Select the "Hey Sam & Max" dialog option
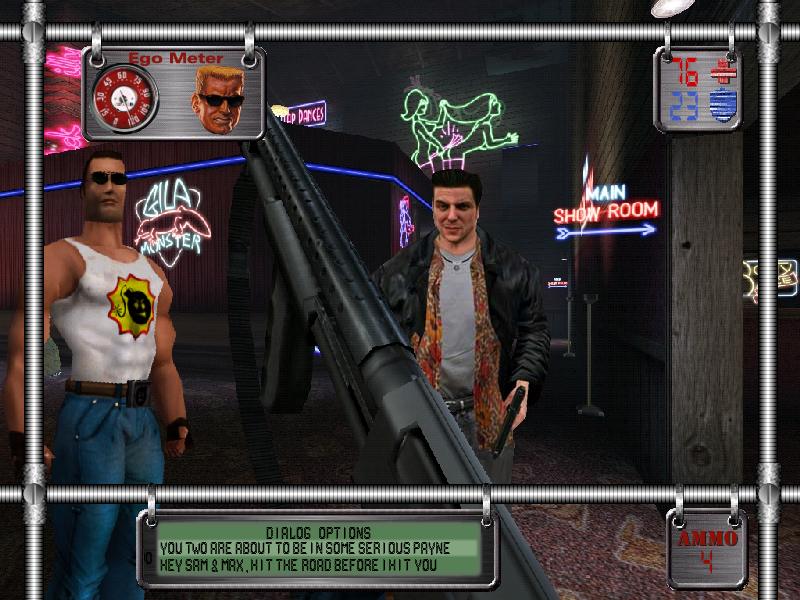 (x=300, y=565)
